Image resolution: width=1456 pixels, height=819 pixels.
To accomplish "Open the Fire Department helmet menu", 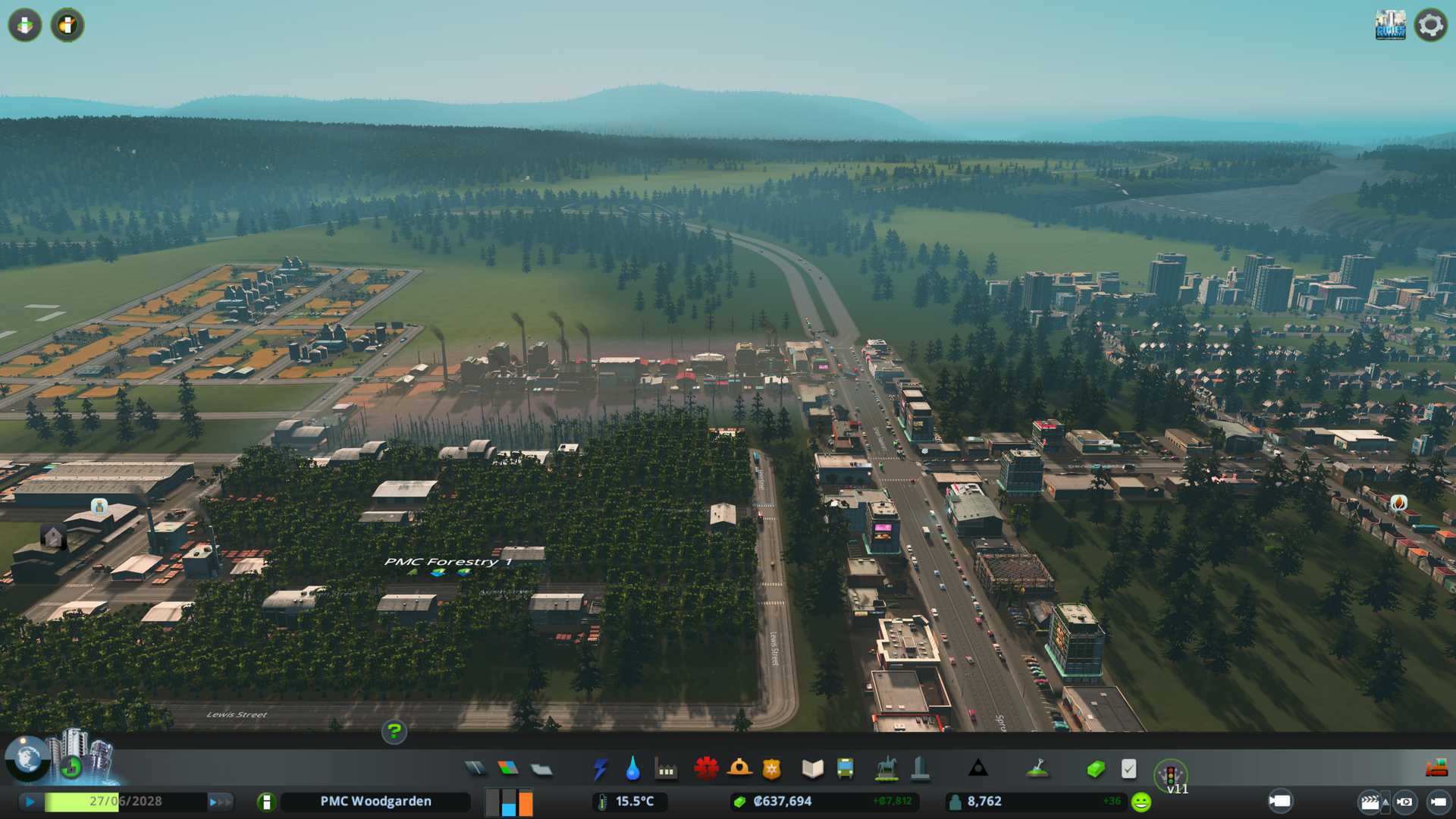I will 739,769.
